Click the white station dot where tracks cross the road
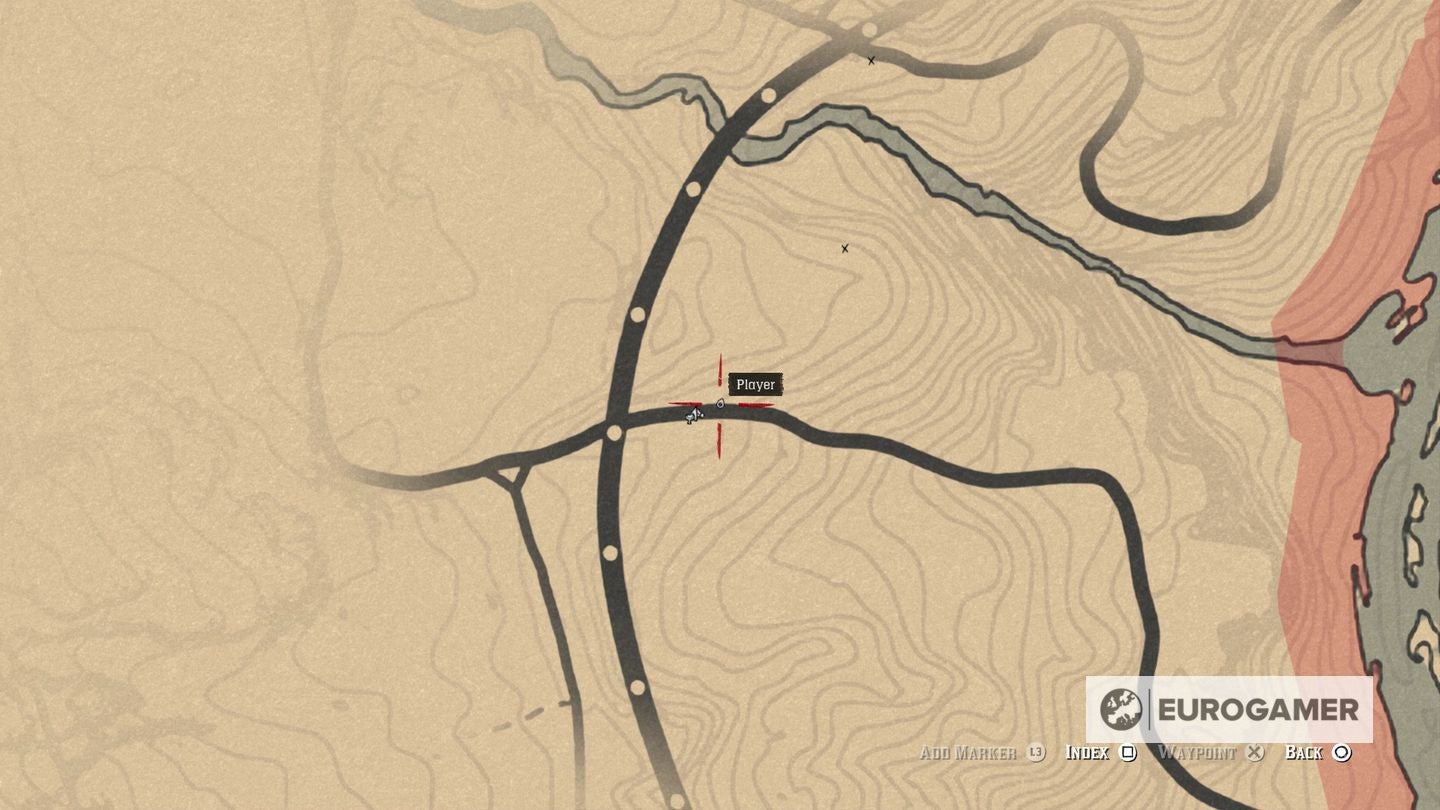Image resolution: width=1440 pixels, height=810 pixels. pyautogui.click(x=613, y=431)
